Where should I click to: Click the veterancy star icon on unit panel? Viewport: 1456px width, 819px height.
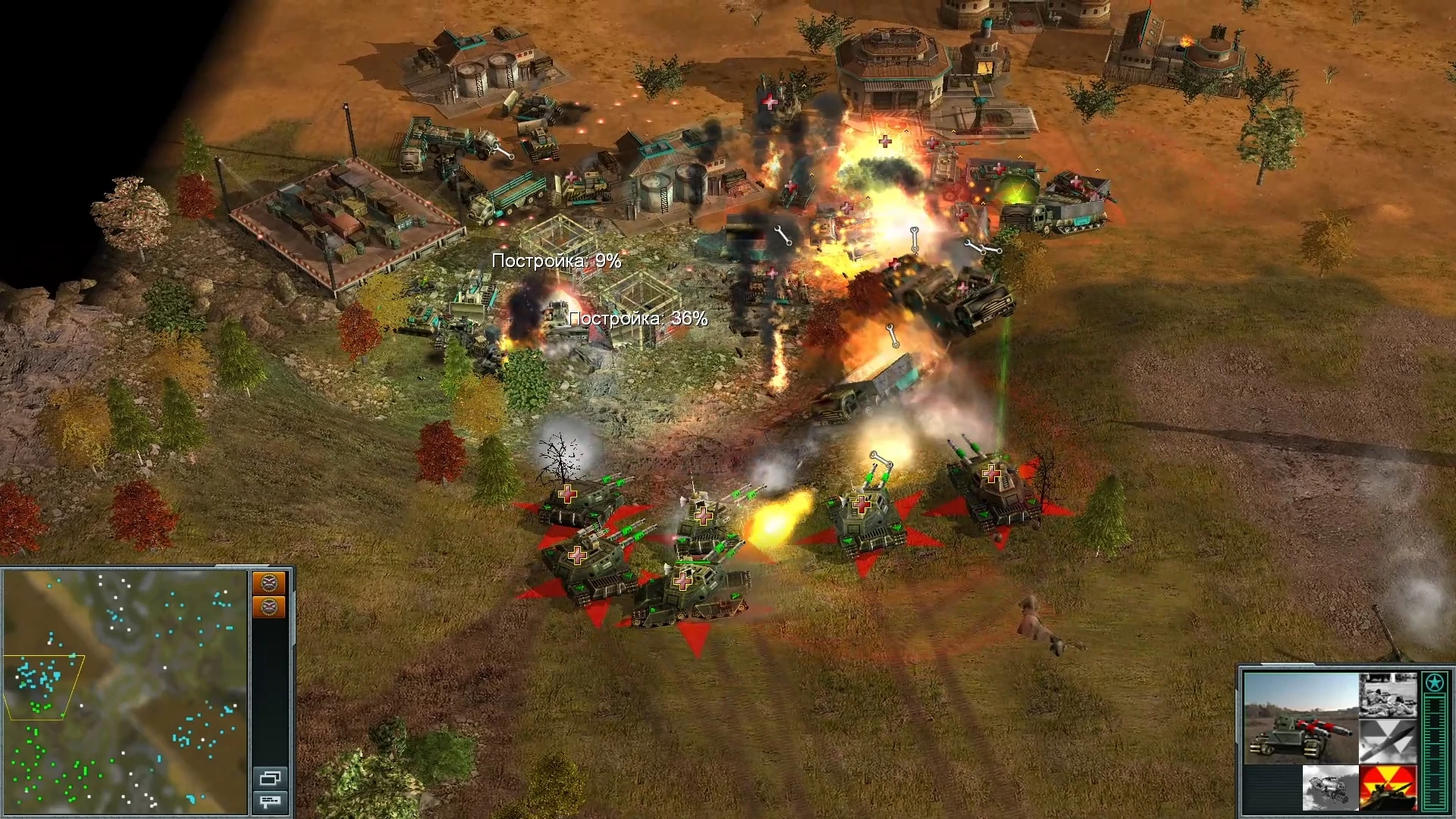[1433, 682]
